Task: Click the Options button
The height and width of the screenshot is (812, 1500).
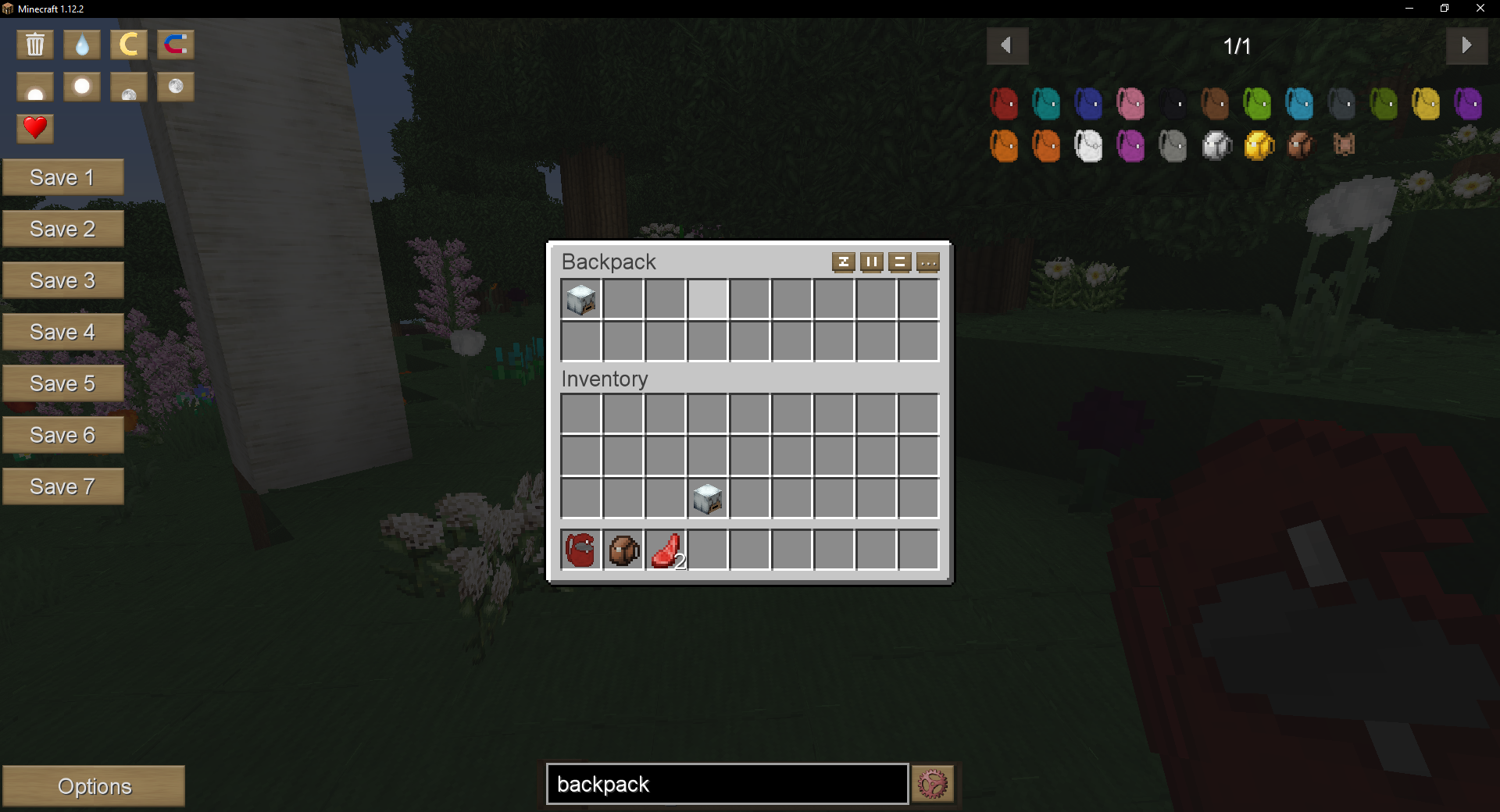Action: pyautogui.click(x=94, y=786)
